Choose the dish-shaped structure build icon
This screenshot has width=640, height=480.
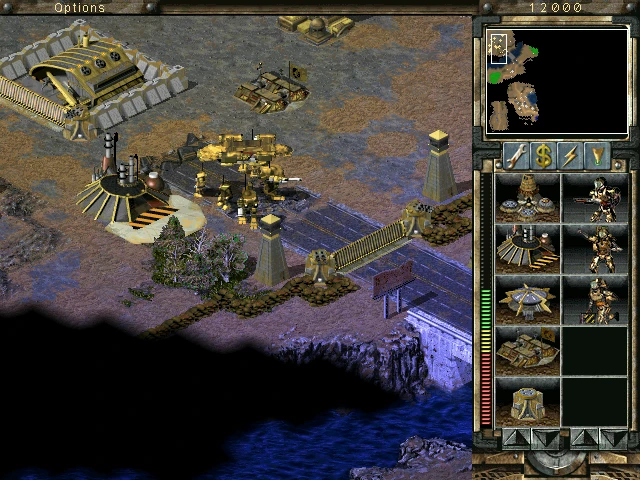[527, 298]
